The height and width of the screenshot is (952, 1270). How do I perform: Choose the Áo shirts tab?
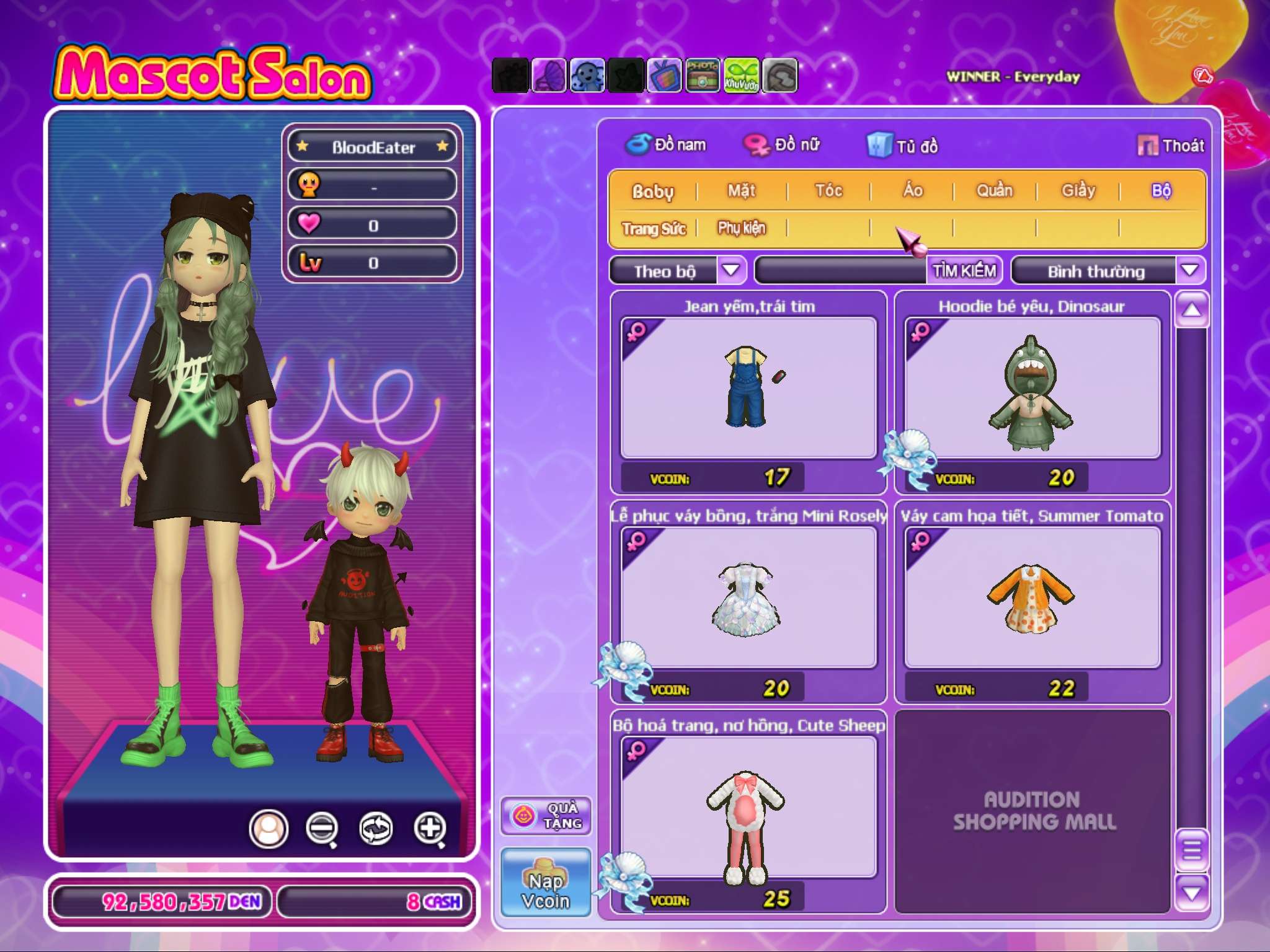[x=912, y=190]
